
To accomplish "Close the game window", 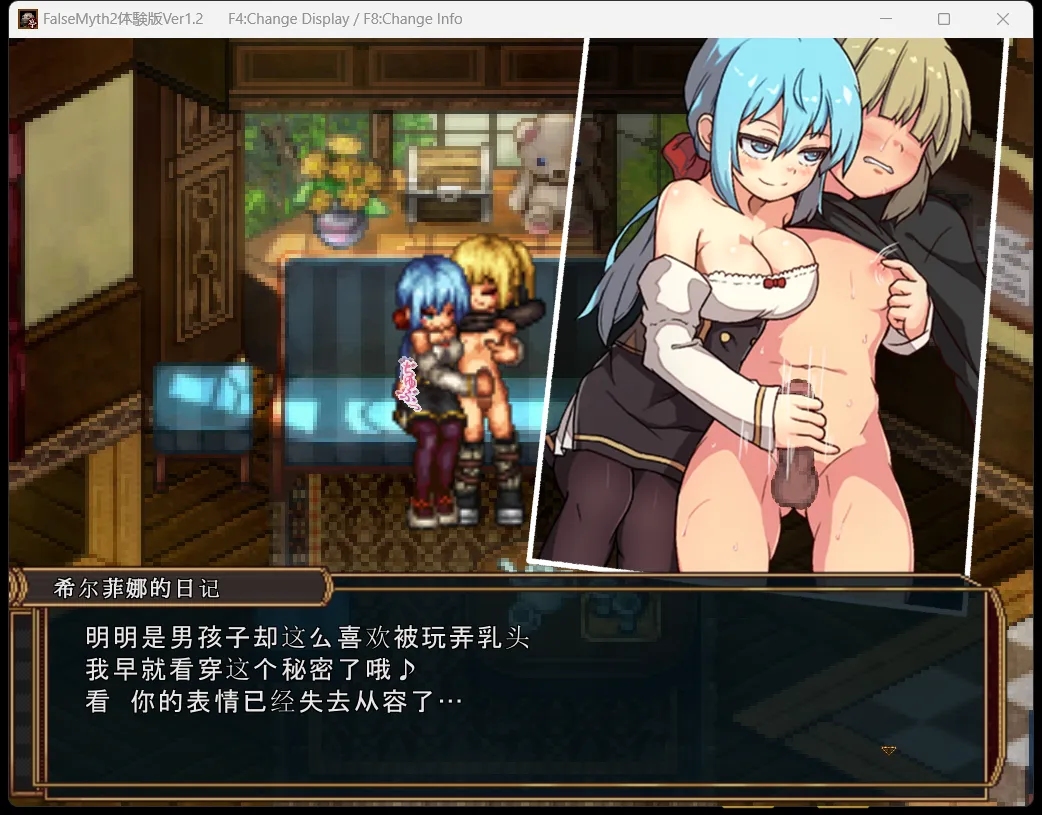I will tap(1003, 19).
